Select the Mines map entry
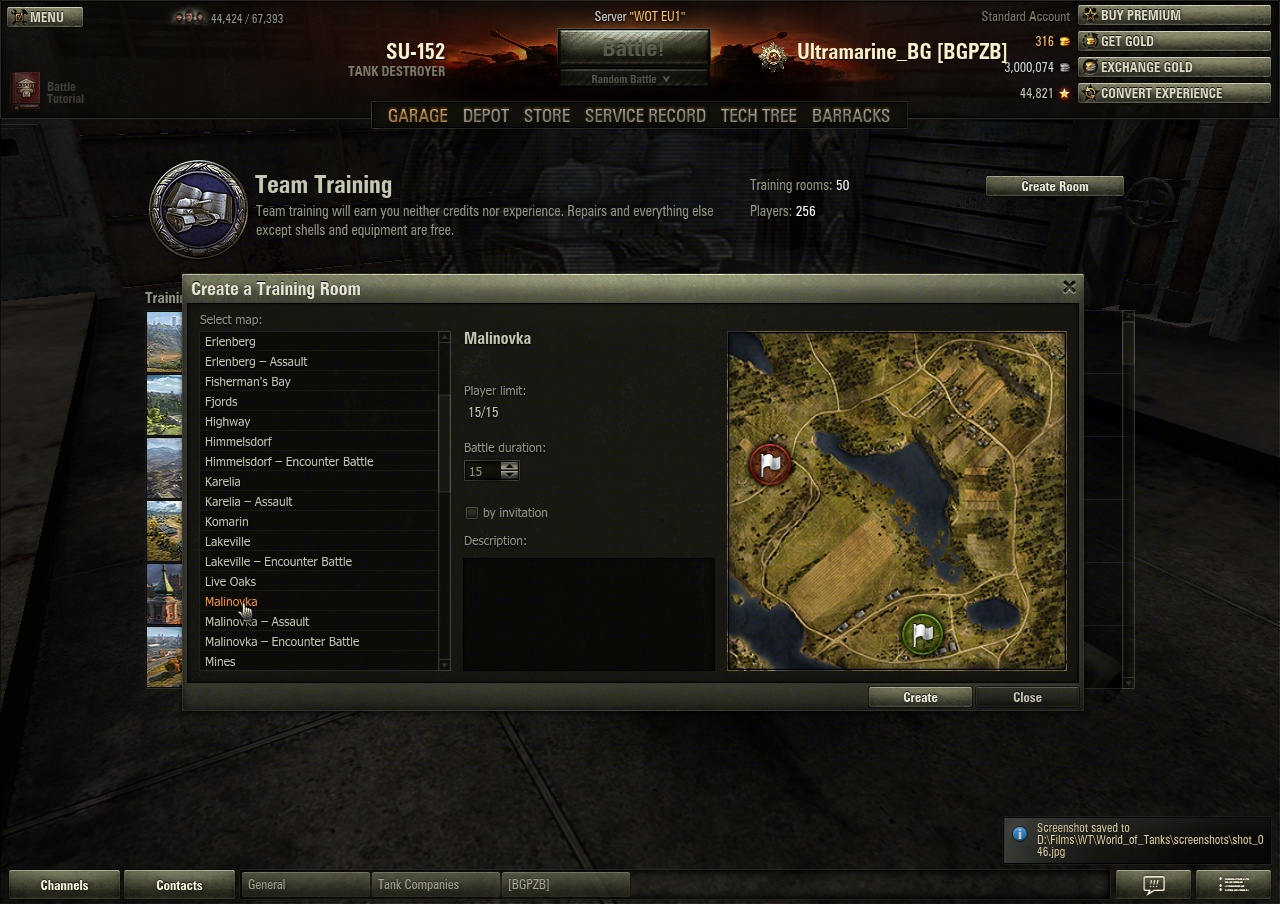Viewport: 1280px width, 904px height. (220, 661)
